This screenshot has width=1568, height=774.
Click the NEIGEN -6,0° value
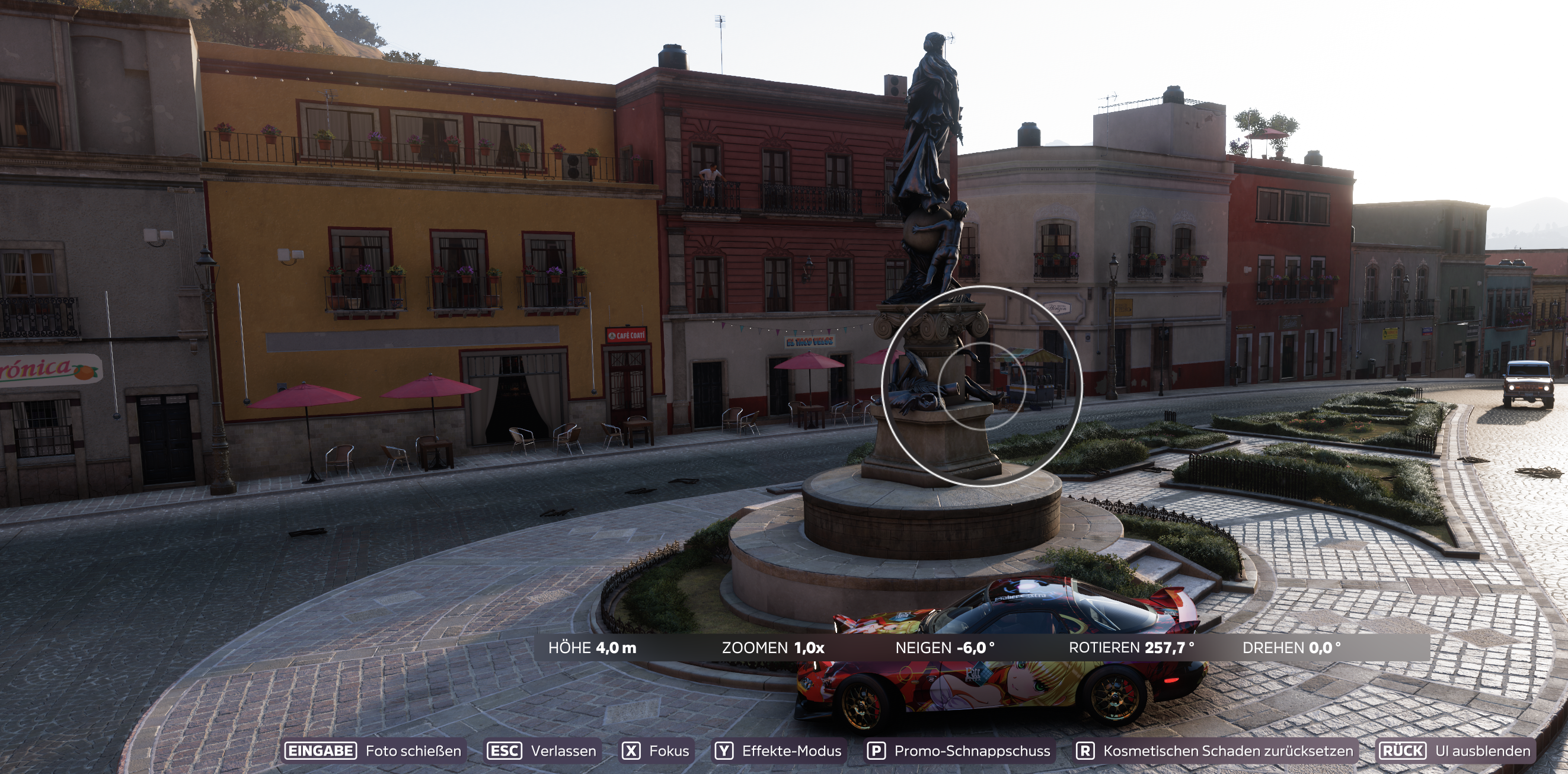(946, 648)
